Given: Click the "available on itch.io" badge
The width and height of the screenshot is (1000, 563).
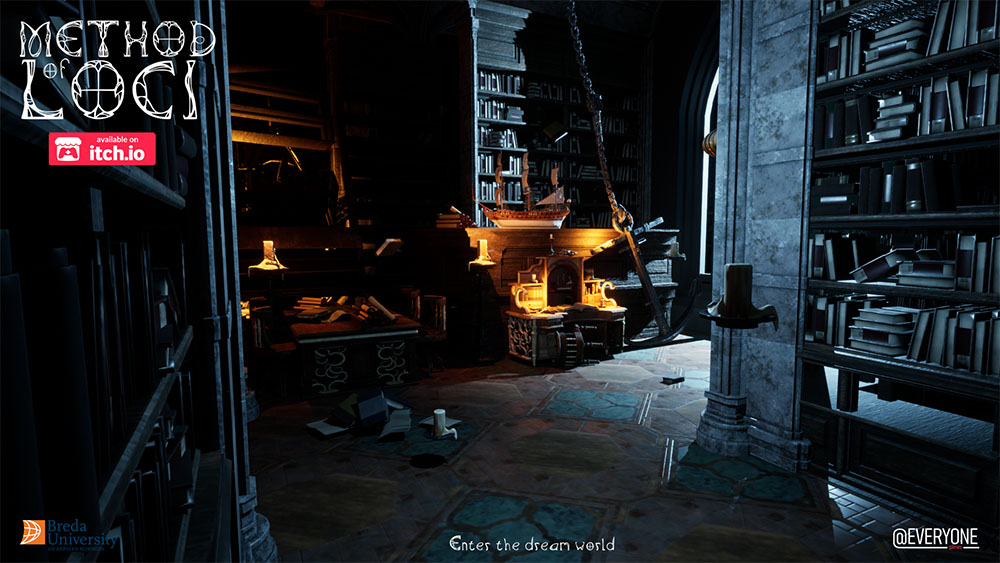Looking at the screenshot, I should point(103,149).
